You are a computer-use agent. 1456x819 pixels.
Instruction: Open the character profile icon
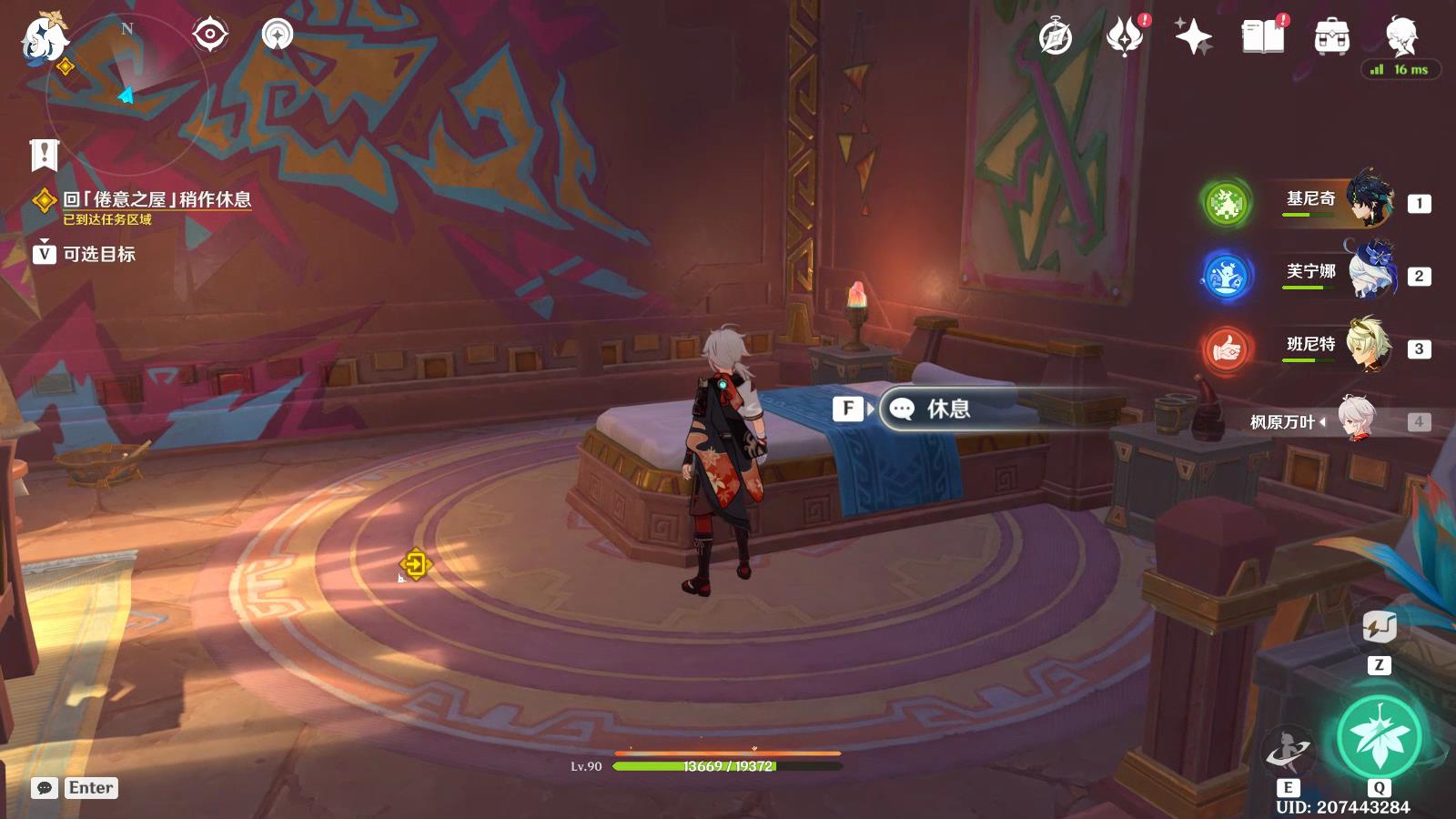pos(1401,35)
